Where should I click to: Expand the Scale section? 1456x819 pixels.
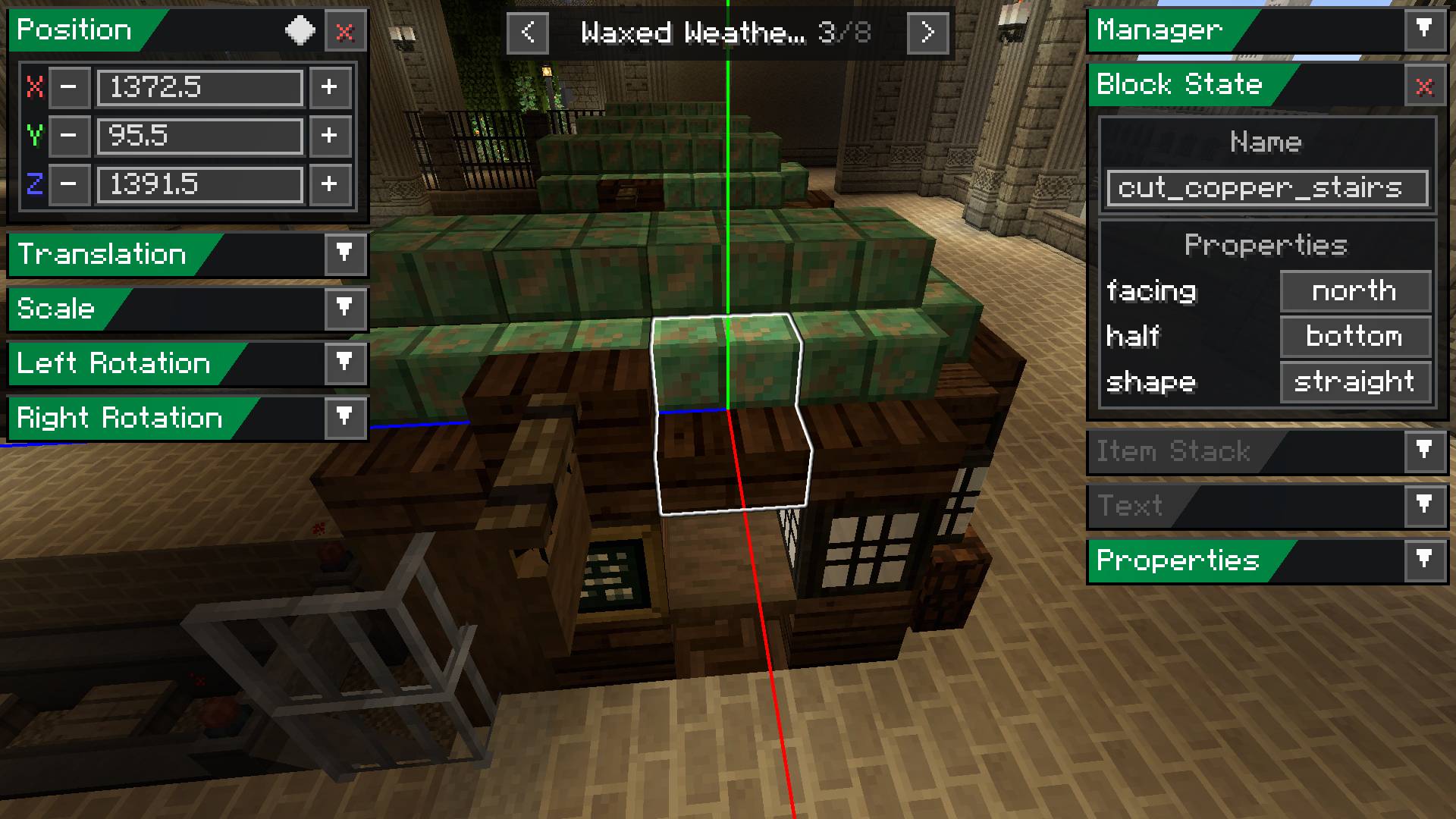click(x=346, y=309)
